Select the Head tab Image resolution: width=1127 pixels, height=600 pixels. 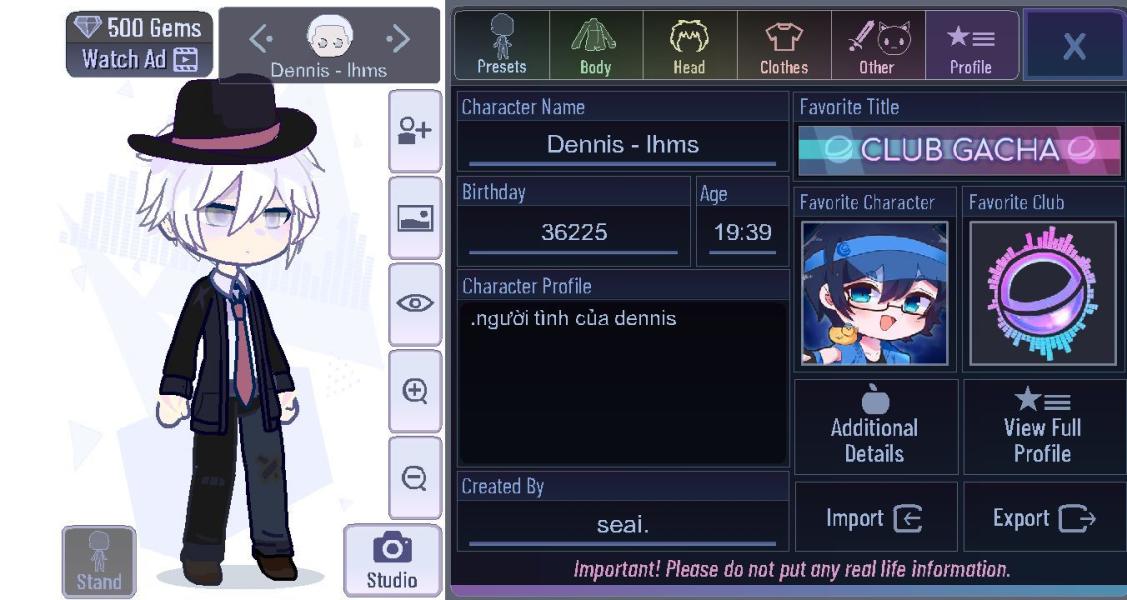coord(688,45)
